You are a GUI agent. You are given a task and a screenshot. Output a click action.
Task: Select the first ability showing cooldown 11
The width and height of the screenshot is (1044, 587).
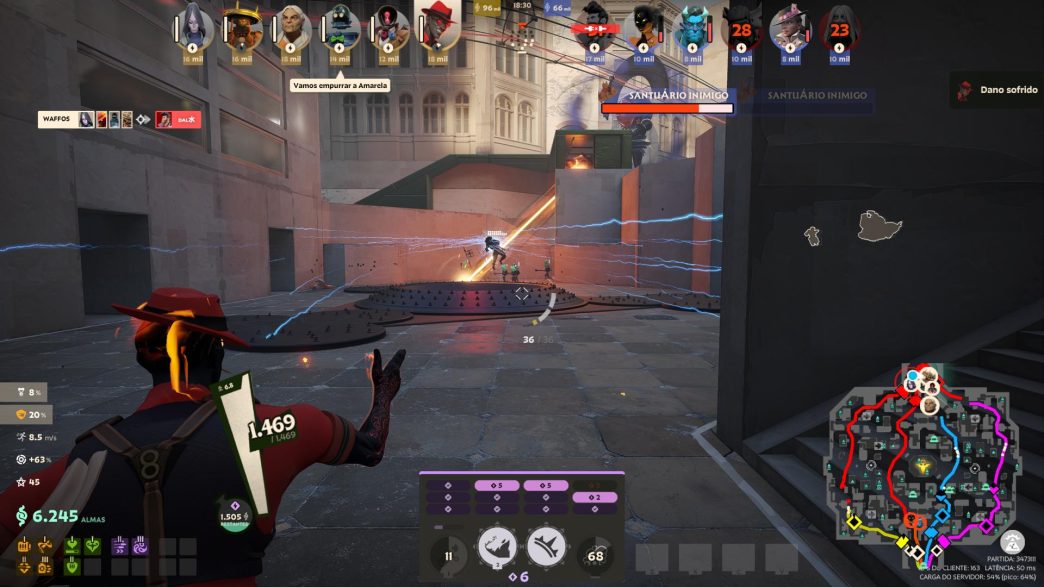click(x=449, y=555)
